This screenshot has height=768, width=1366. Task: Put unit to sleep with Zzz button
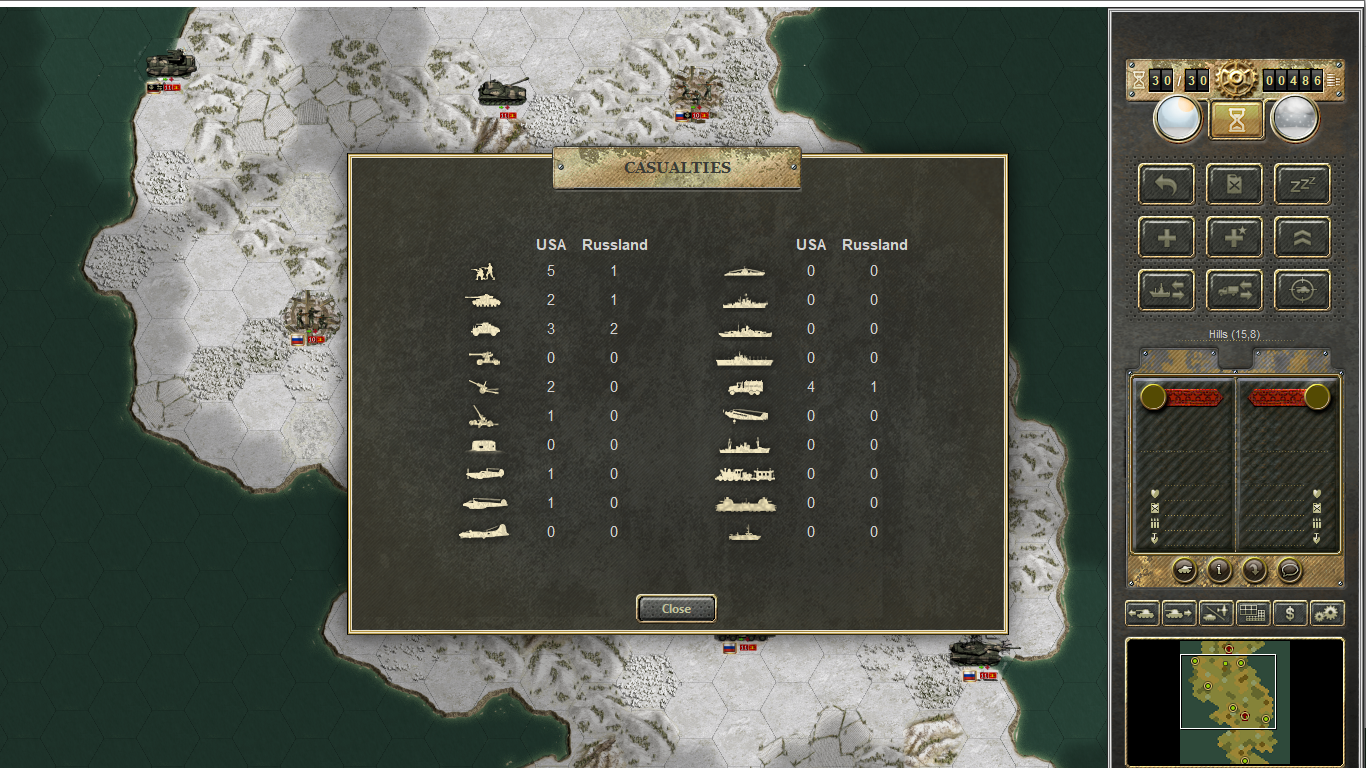click(x=1302, y=184)
